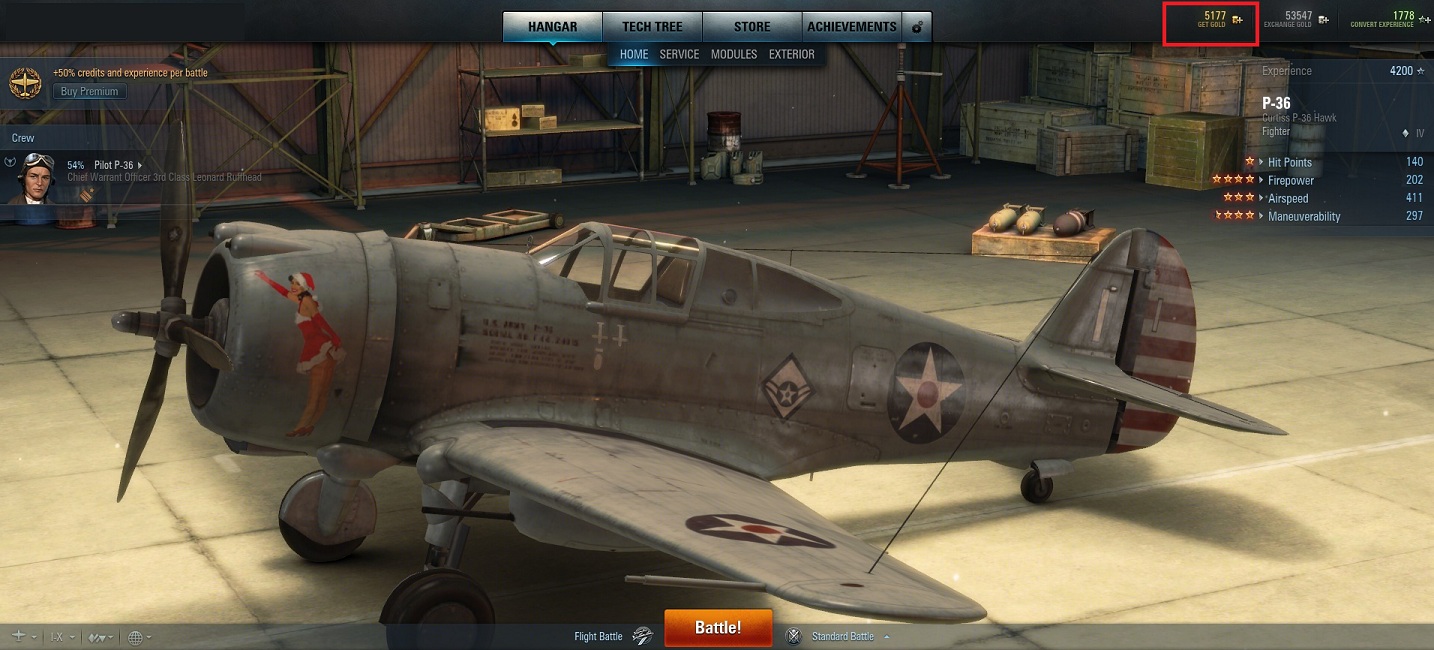Image resolution: width=1434 pixels, height=650 pixels.
Task: Start a match with the Battle! button
Action: tap(717, 628)
